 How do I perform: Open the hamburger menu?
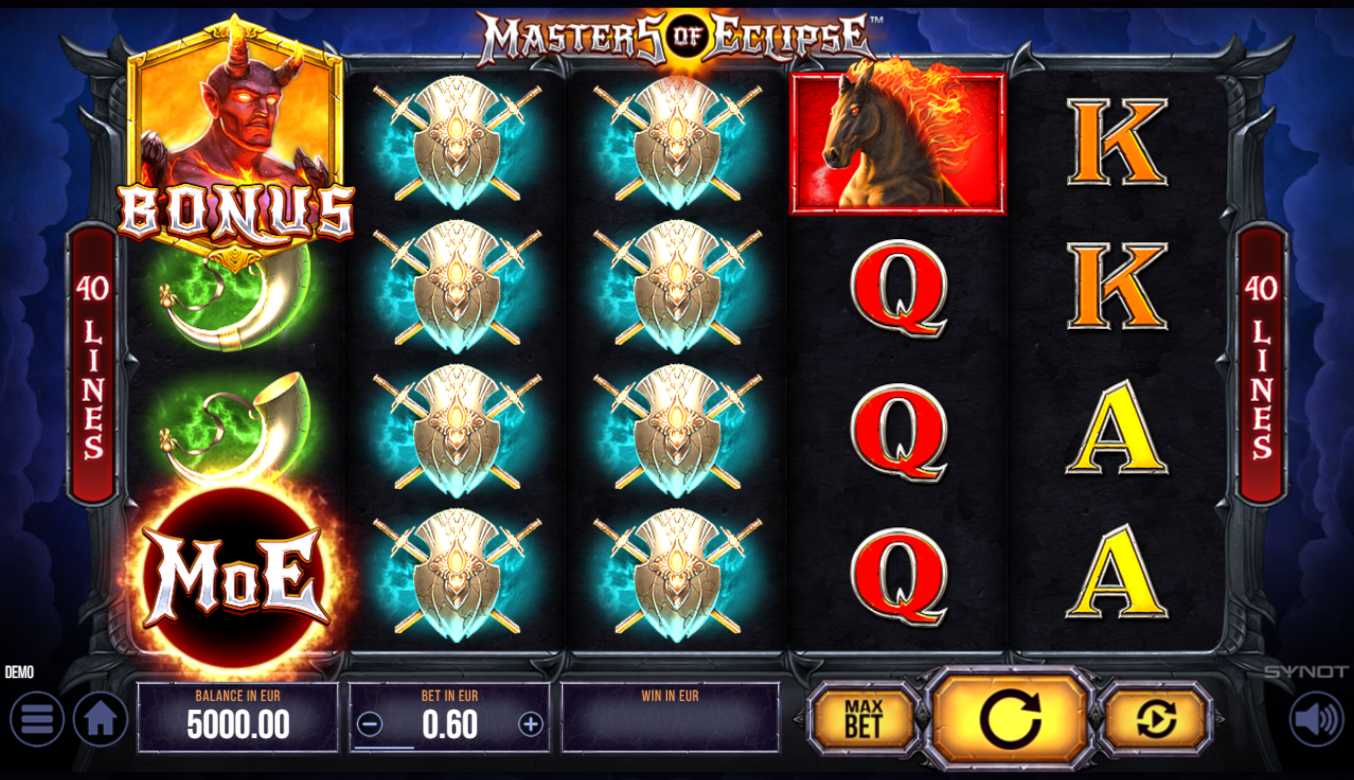pyautogui.click(x=37, y=719)
